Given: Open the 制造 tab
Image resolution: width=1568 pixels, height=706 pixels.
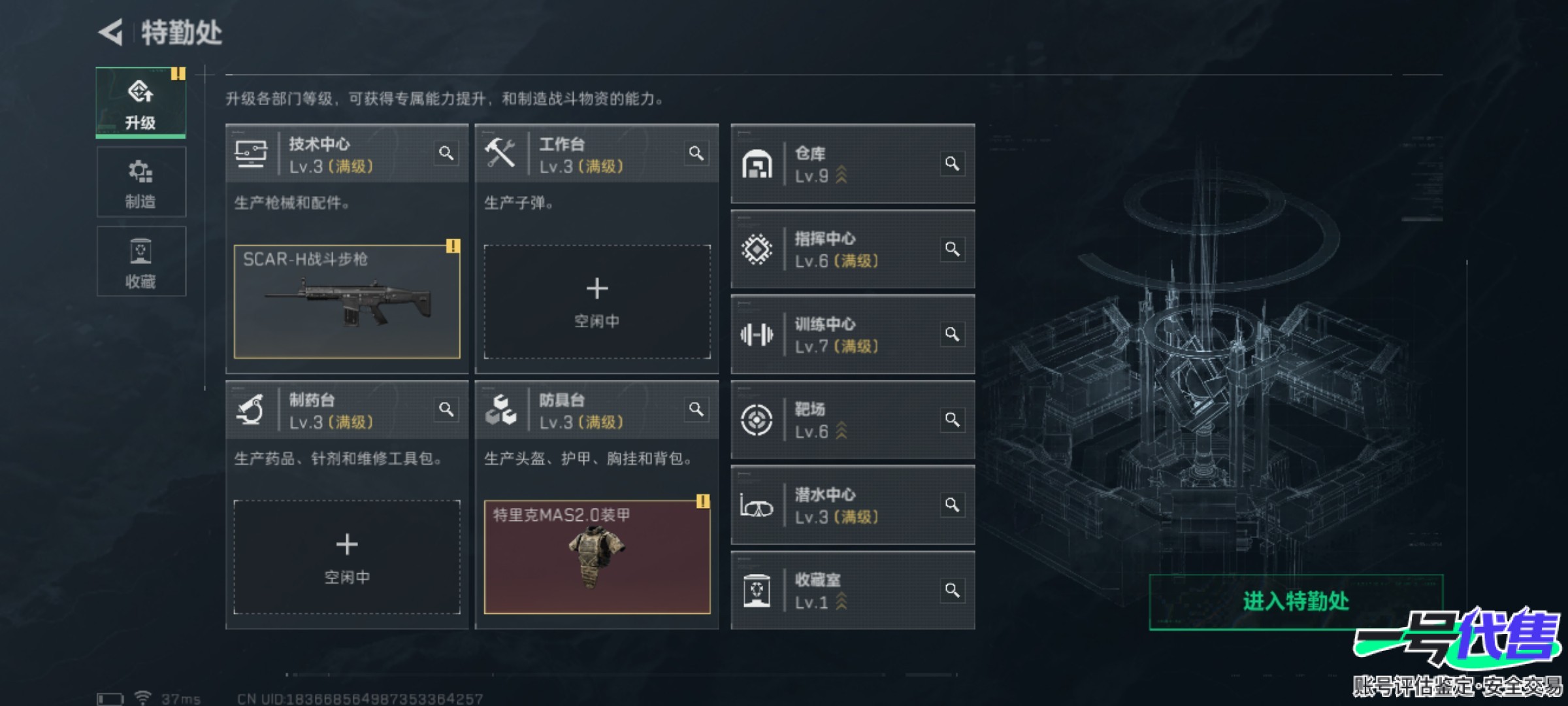Looking at the screenshot, I should tap(140, 182).
